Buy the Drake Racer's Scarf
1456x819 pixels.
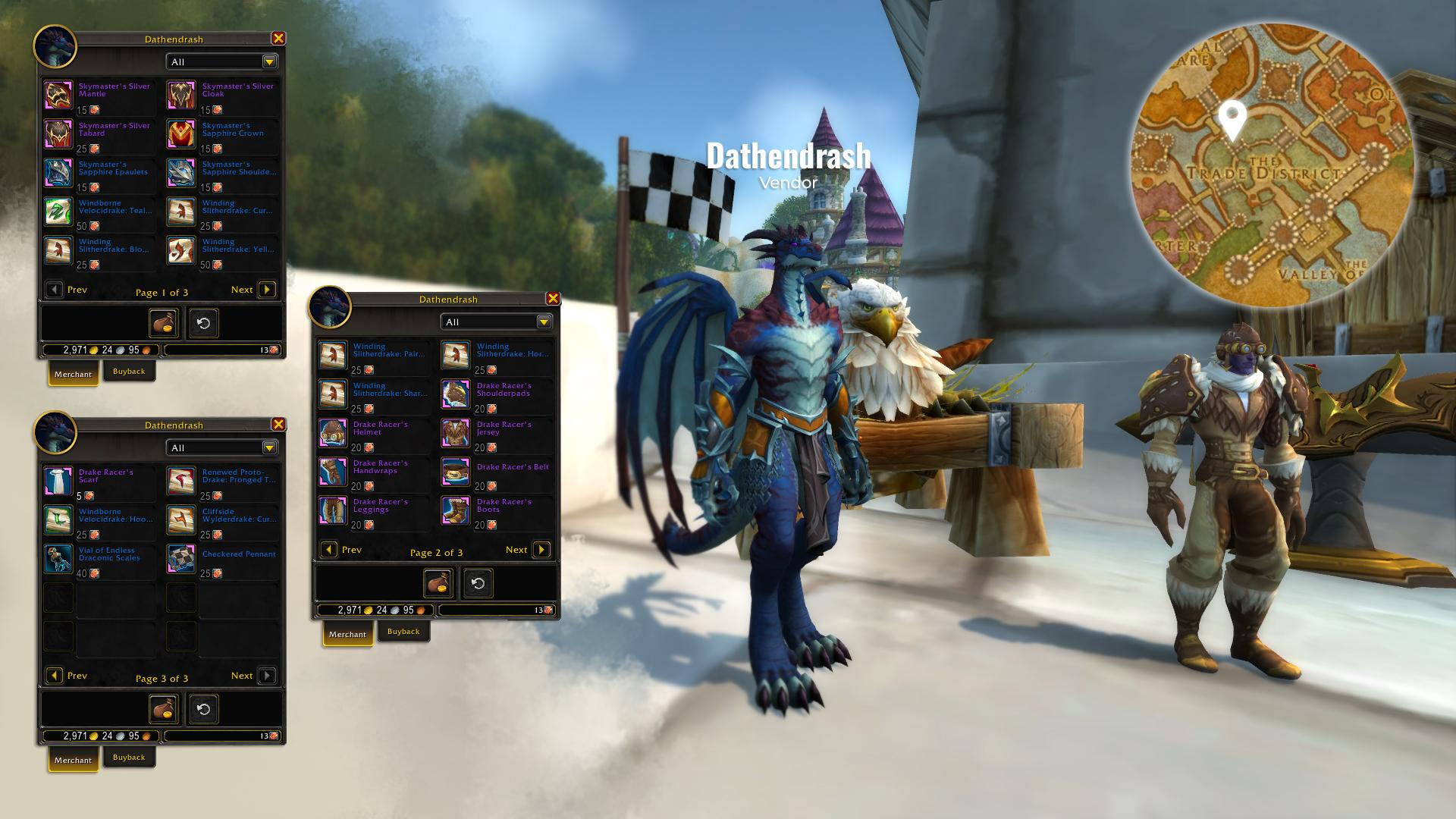point(58,482)
